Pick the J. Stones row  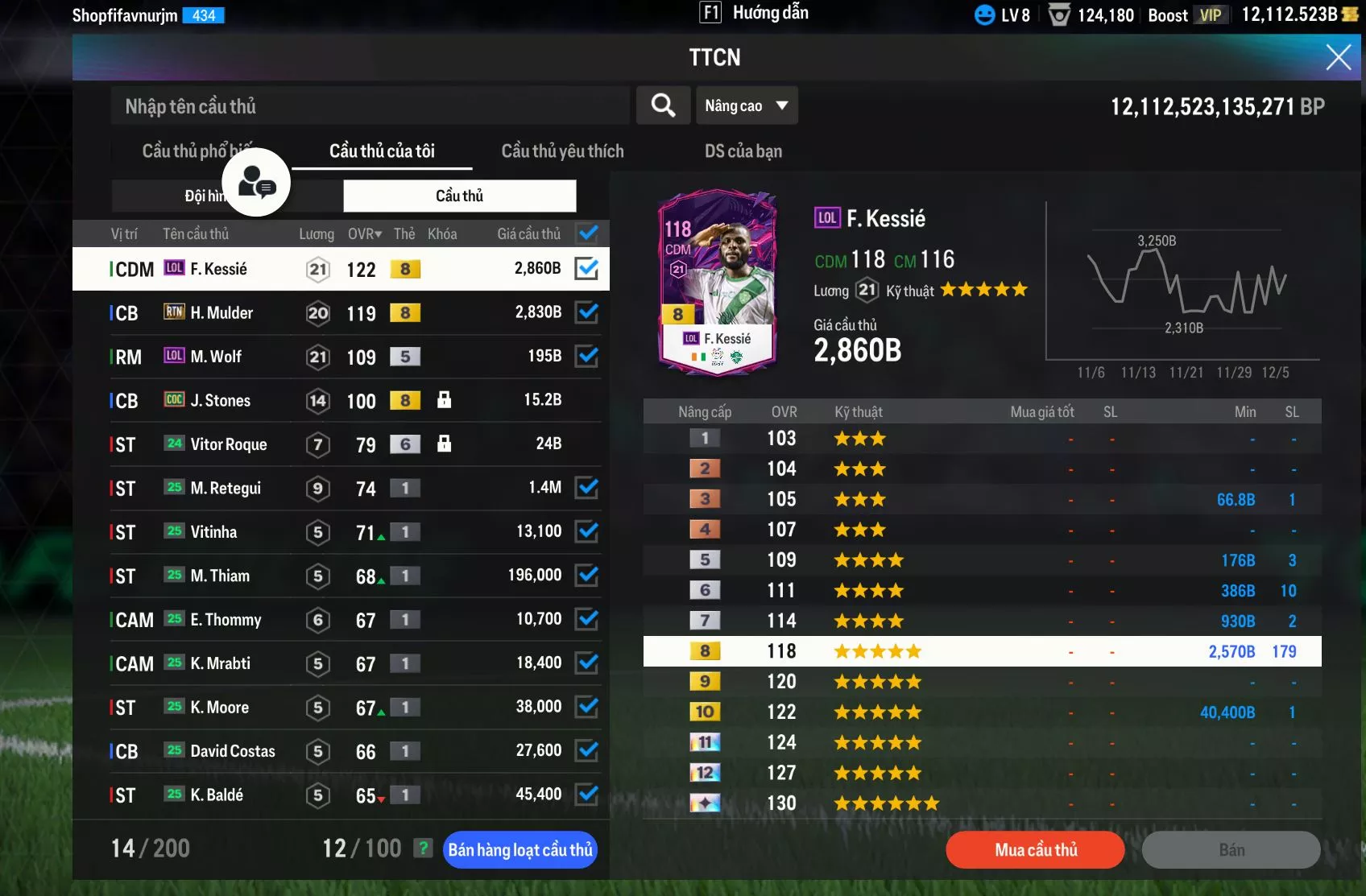[220, 401]
